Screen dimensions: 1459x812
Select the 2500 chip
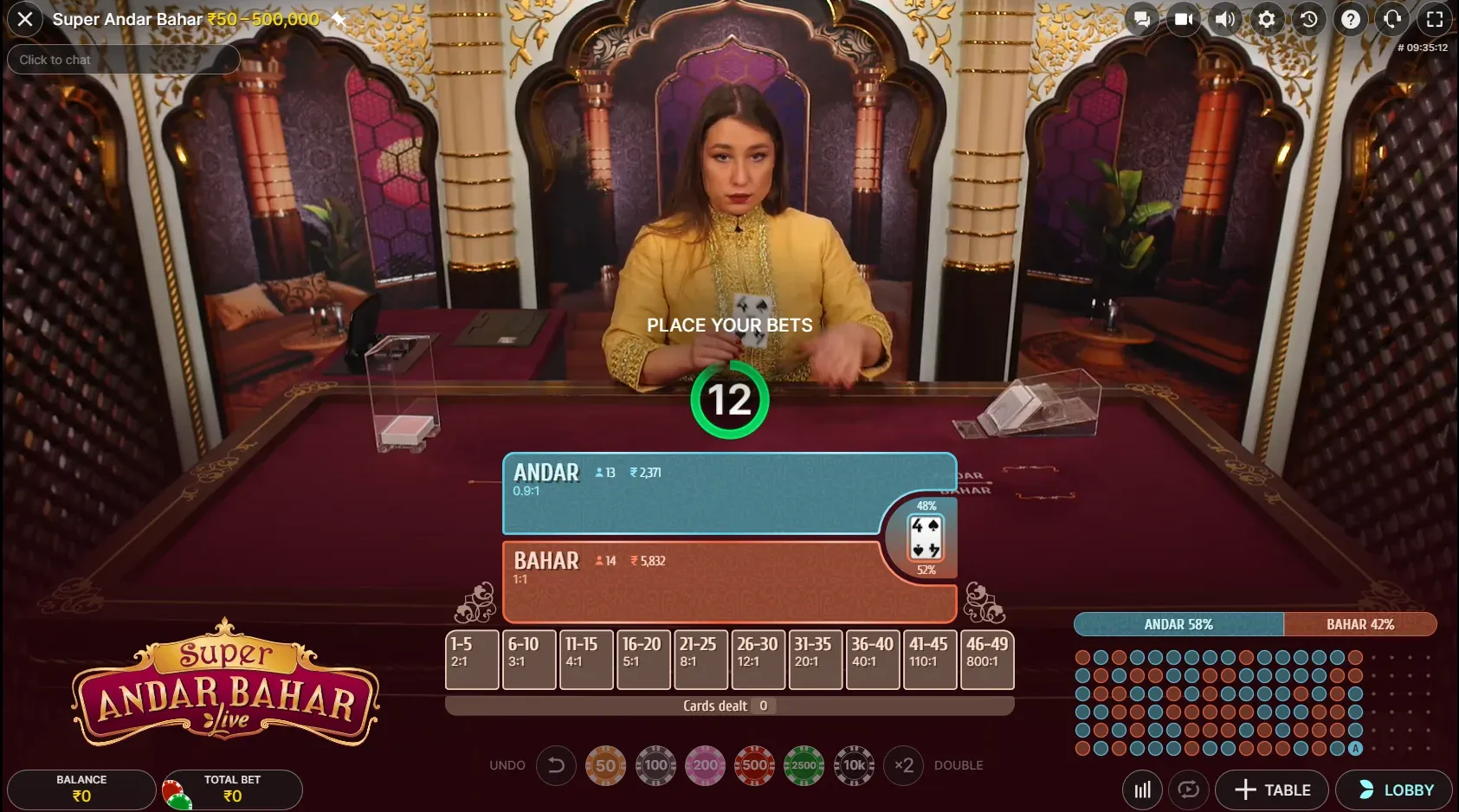pyautogui.click(x=804, y=765)
